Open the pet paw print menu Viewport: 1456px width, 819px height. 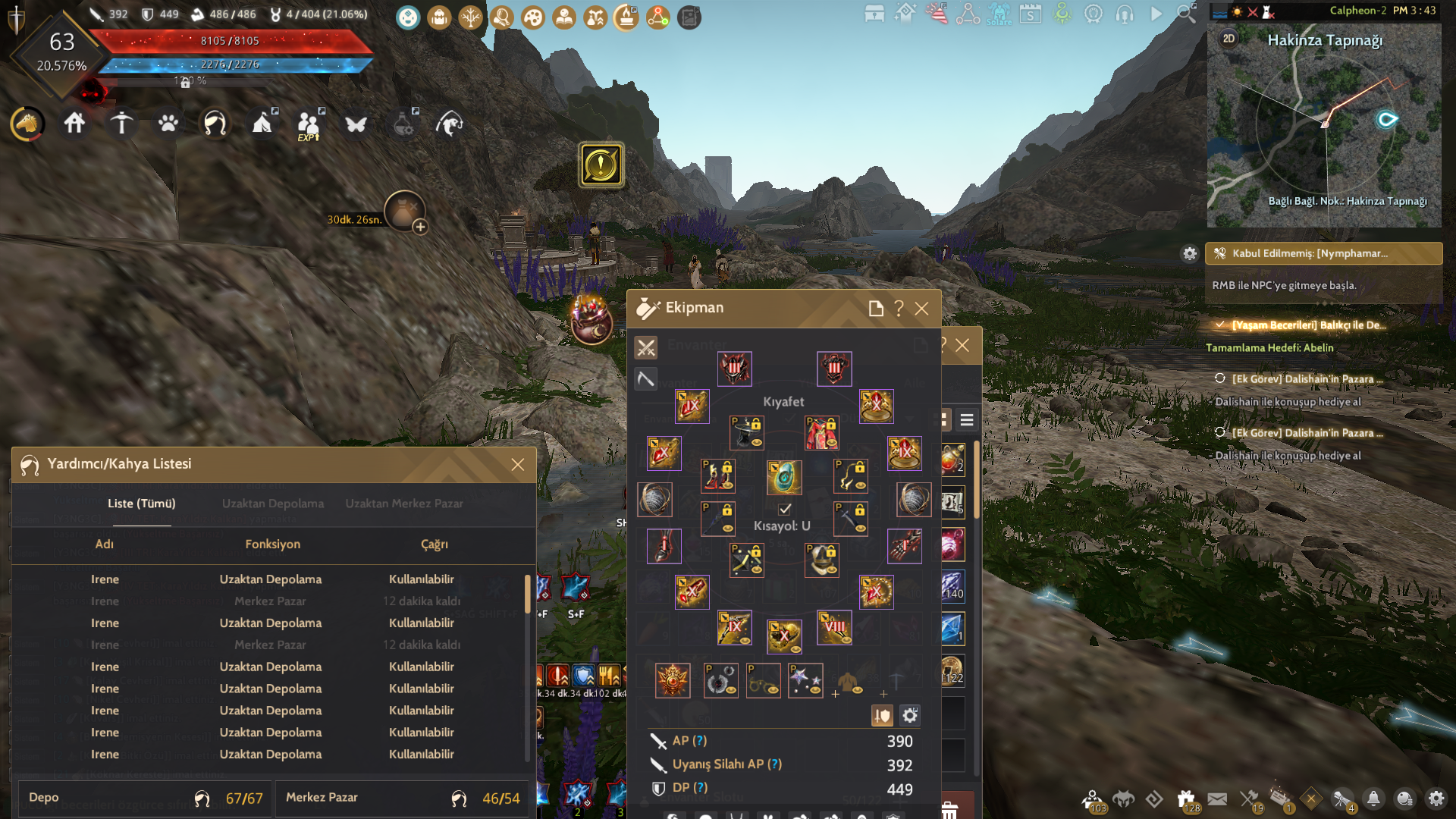point(168,123)
